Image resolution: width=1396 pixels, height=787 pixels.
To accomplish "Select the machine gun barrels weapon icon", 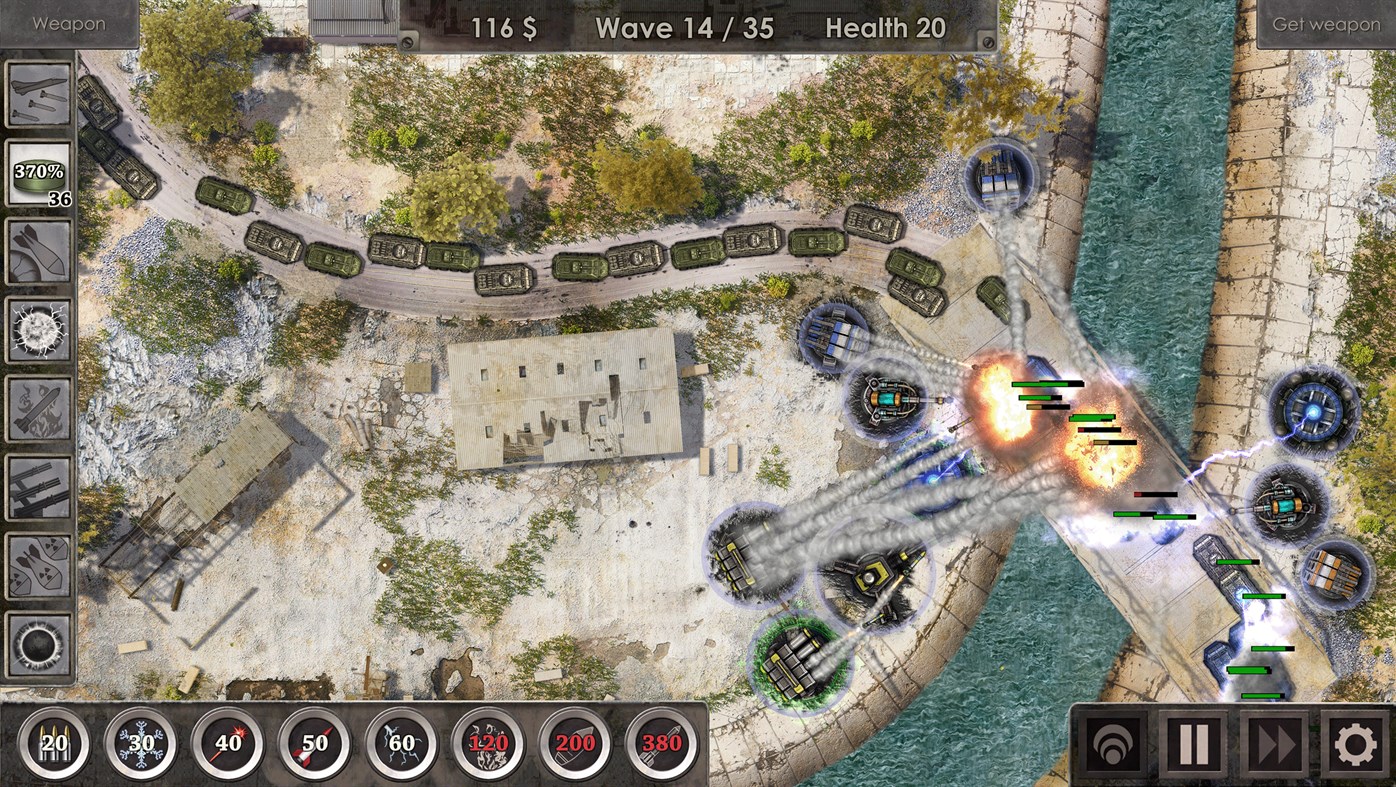I will [x=37, y=488].
